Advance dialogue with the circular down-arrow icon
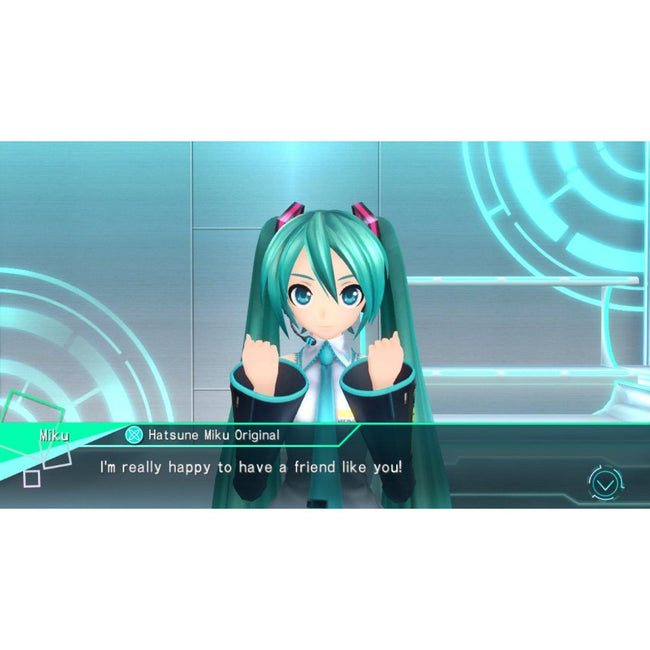This screenshot has height=650, width=650. [604, 483]
